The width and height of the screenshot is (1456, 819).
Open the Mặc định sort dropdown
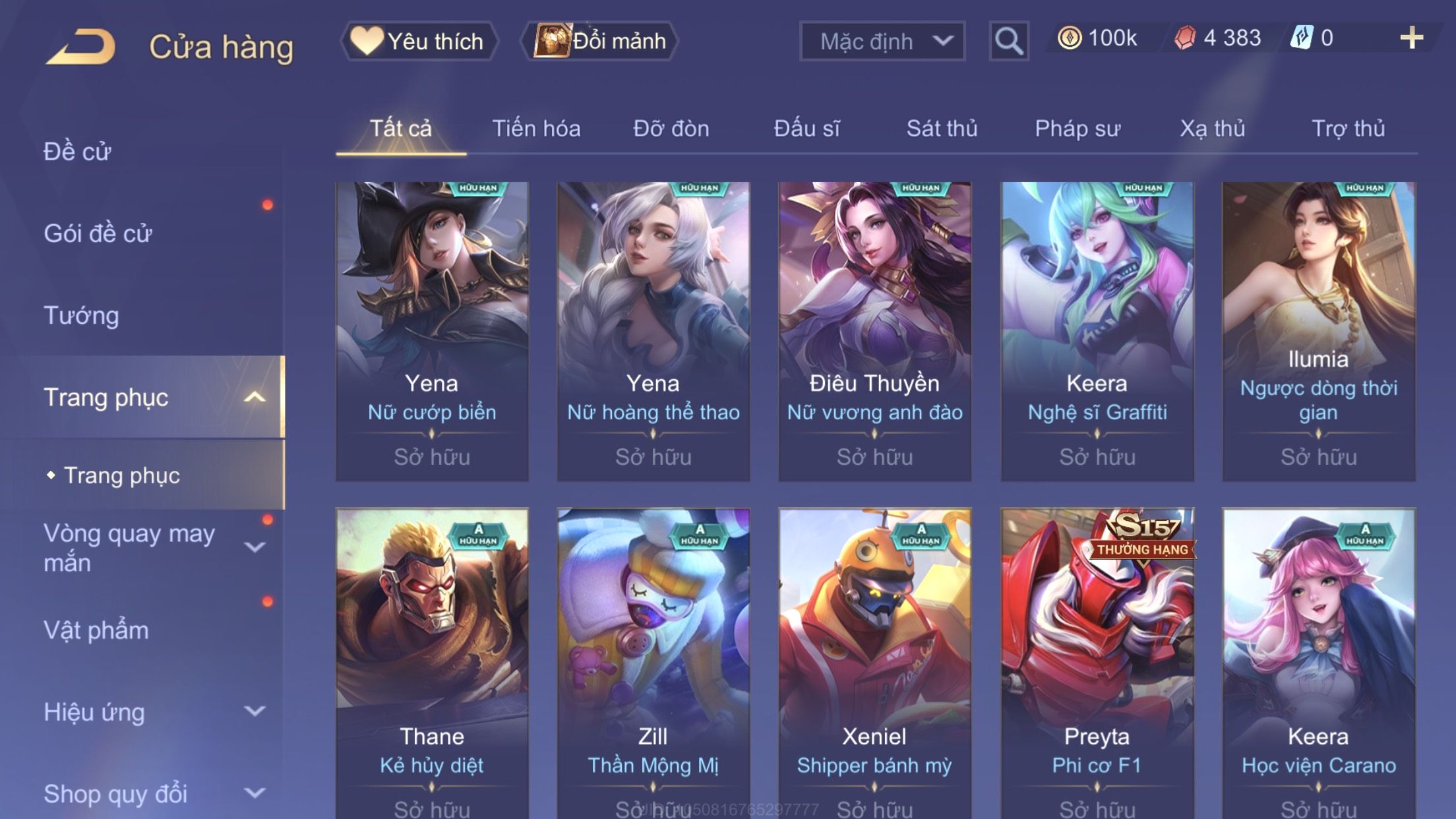click(x=882, y=41)
